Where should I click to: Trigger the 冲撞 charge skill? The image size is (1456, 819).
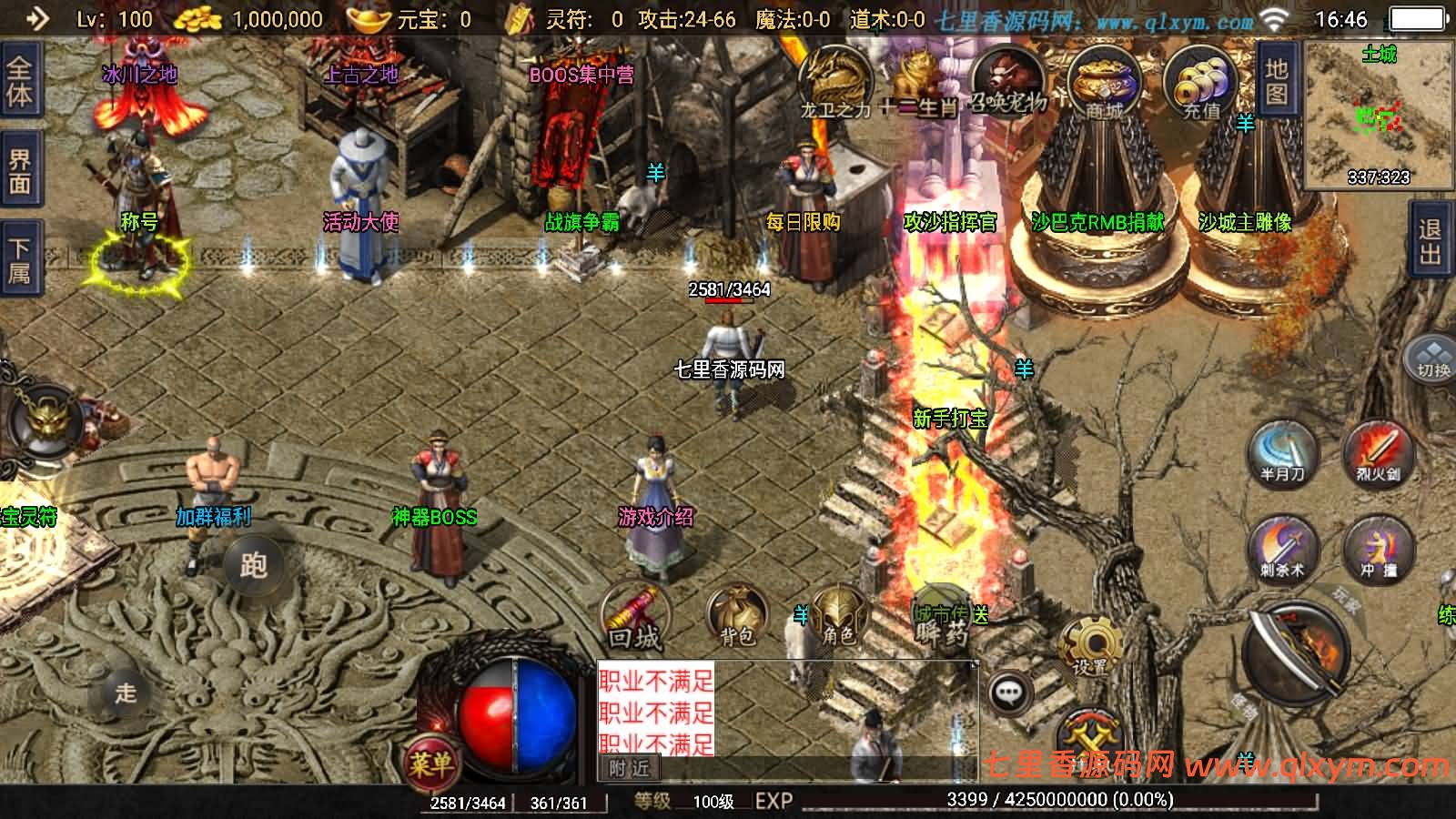1378,547
